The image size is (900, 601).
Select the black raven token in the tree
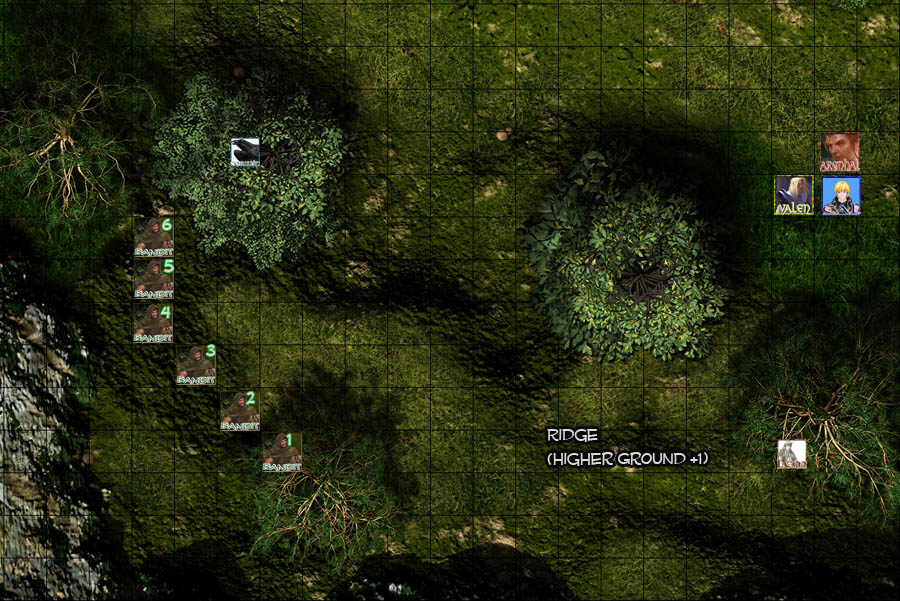tap(245, 152)
